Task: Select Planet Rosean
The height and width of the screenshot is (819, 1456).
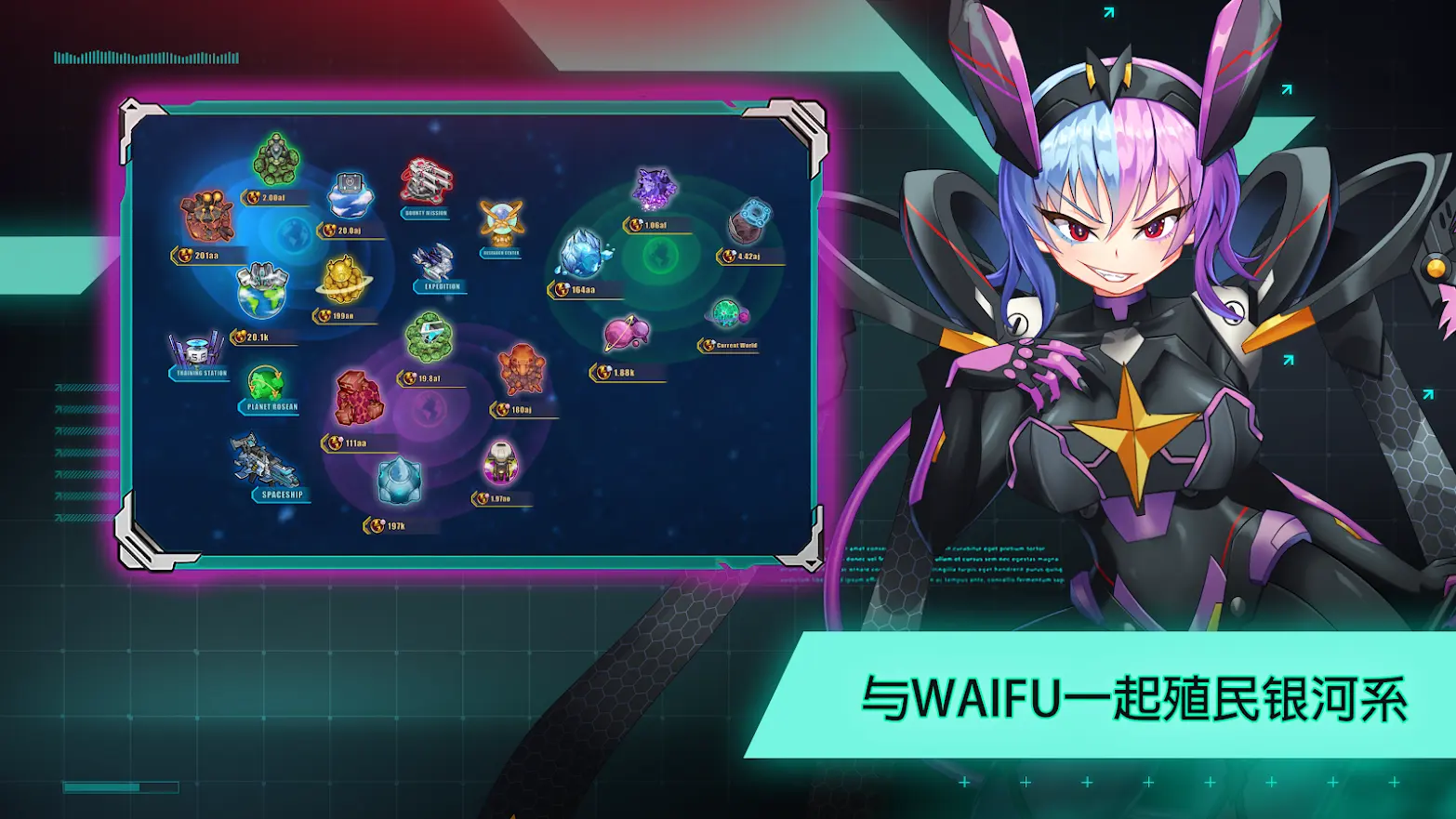Action: pos(266,383)
